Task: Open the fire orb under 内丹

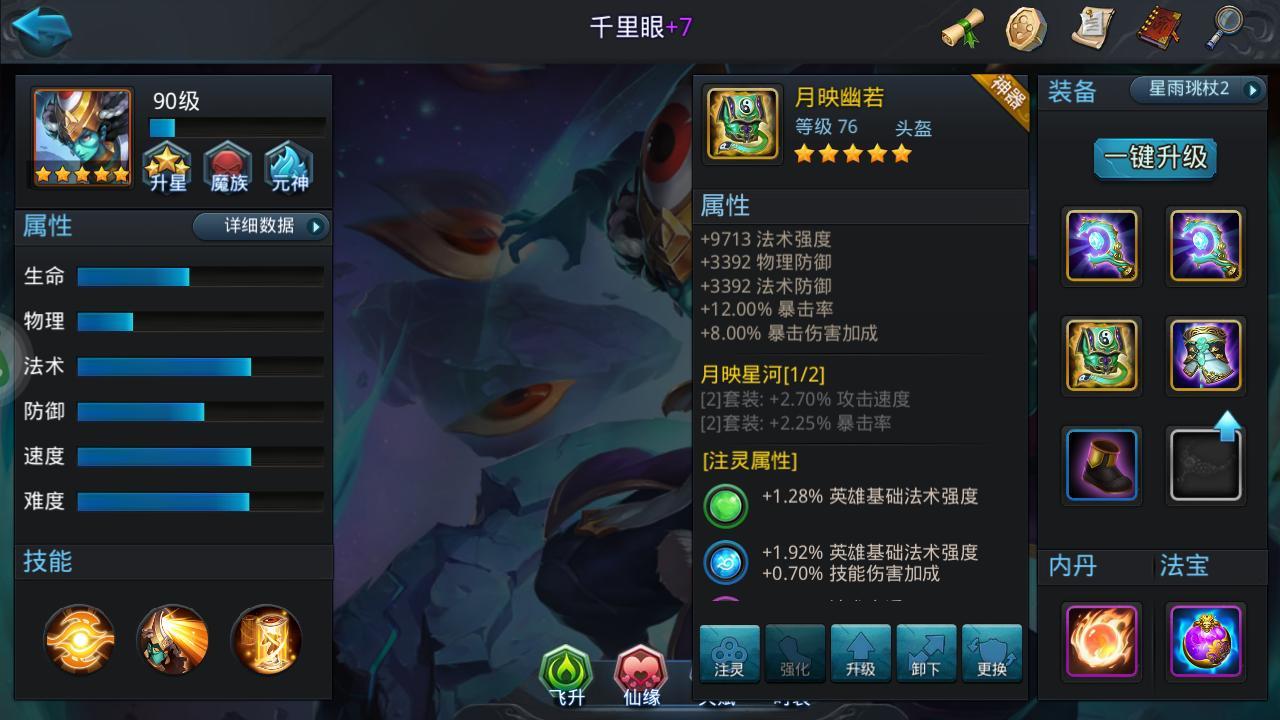Action: click(x=1101, y=641)
